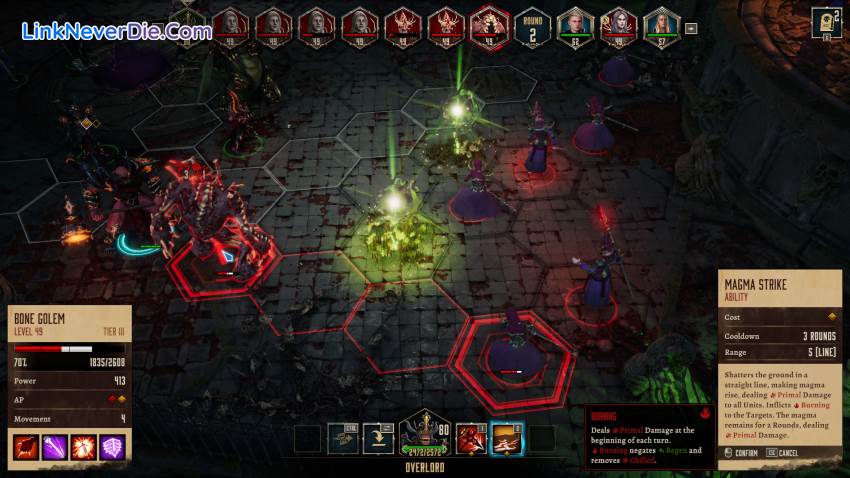Select the Magma Strike ability icon
This screenshot has height=478, width=850.
coord(506,438)
